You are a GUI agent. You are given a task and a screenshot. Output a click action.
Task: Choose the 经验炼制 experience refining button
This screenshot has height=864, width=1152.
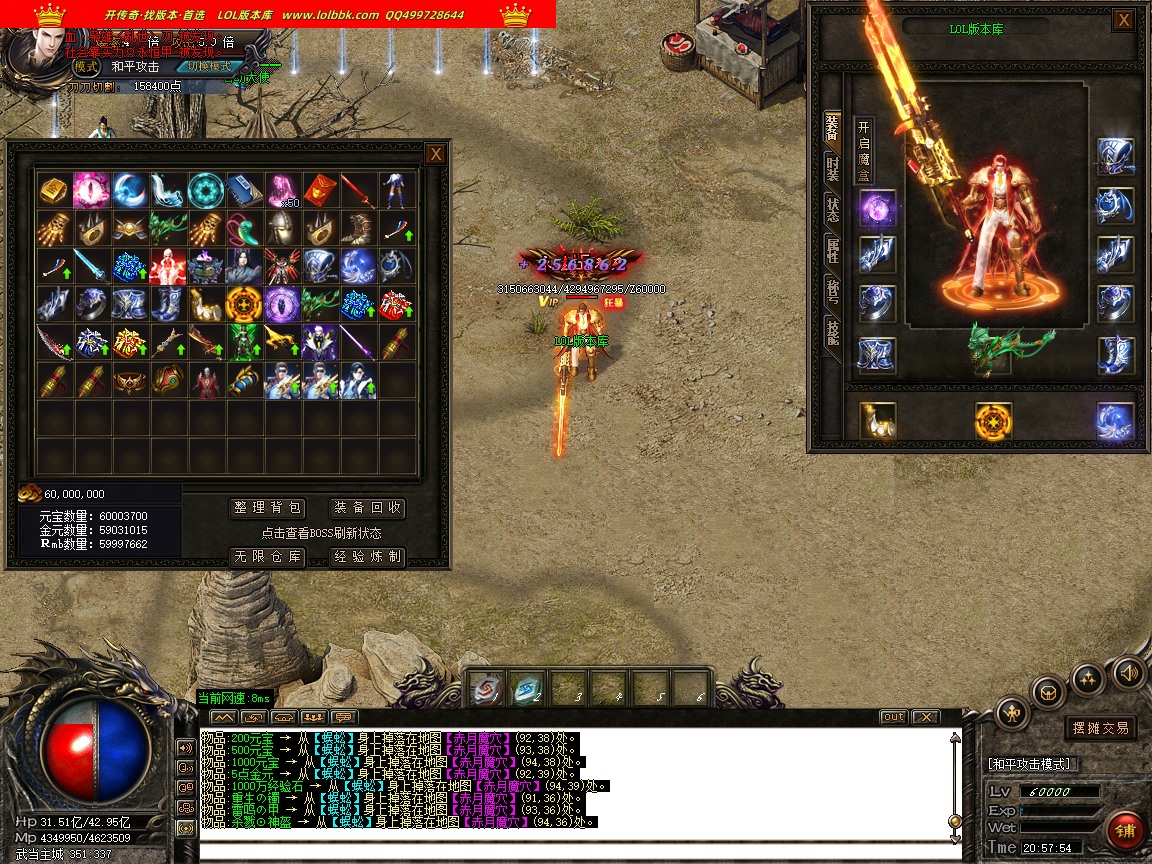click(x=368, y=557)
